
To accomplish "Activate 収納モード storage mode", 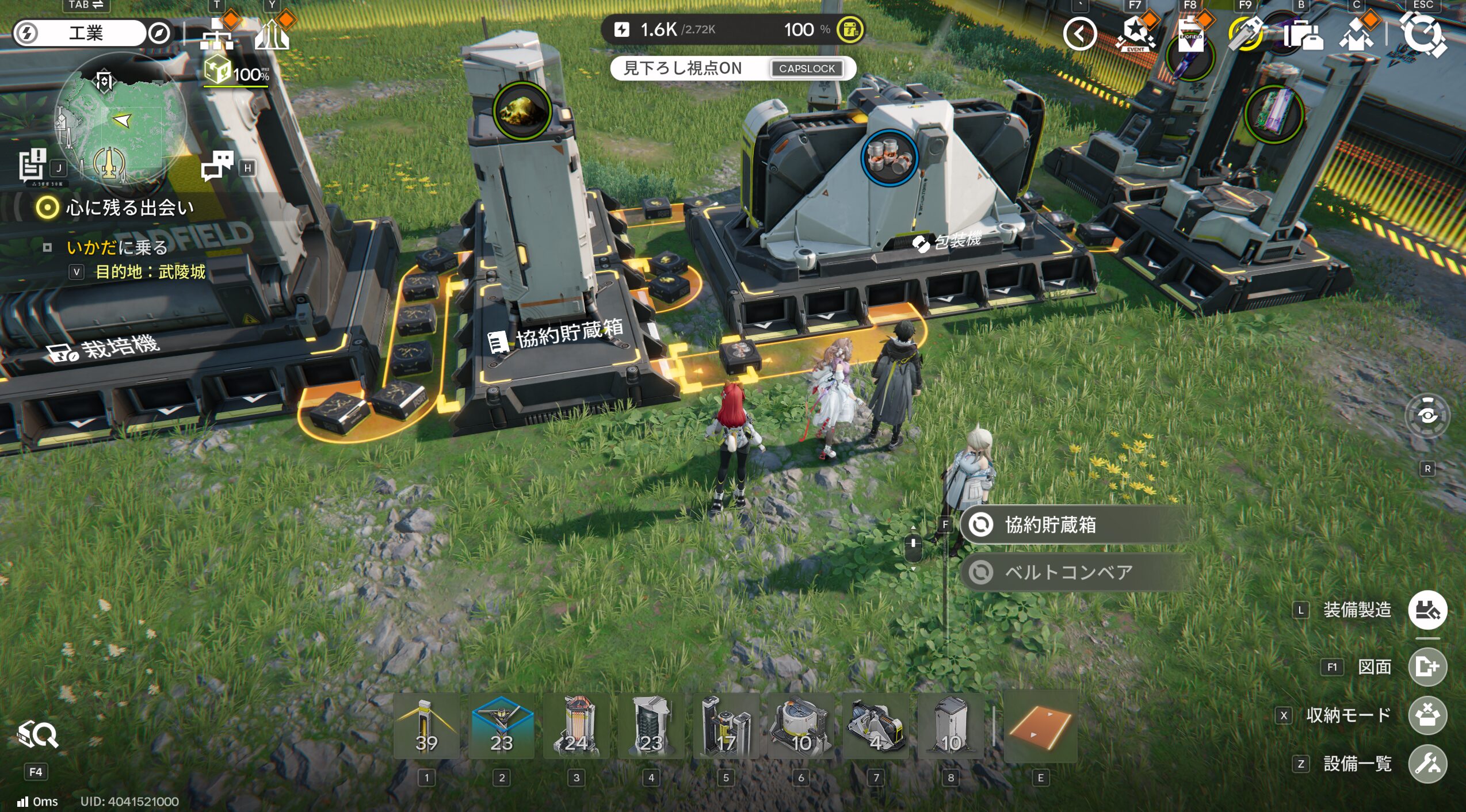I will 1427,715.
